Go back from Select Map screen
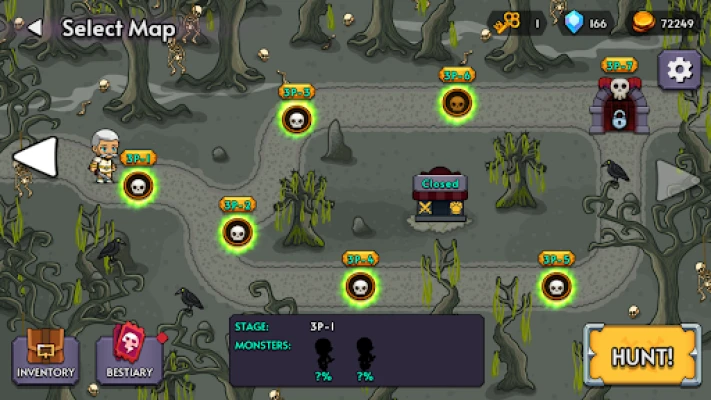This screenshot has width=711, height=400. tap(35, 27)
